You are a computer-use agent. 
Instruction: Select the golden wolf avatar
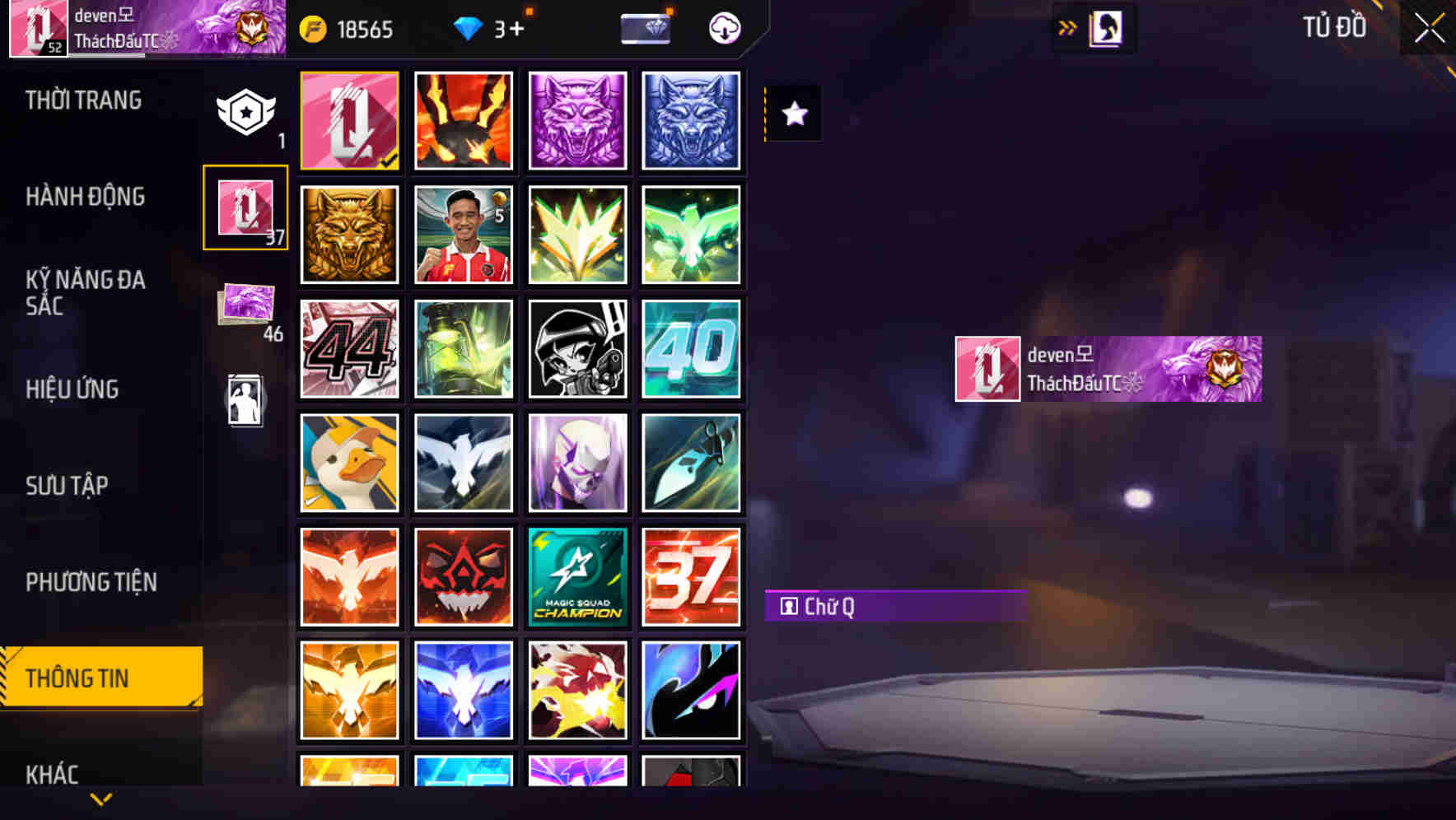(349, 235)
